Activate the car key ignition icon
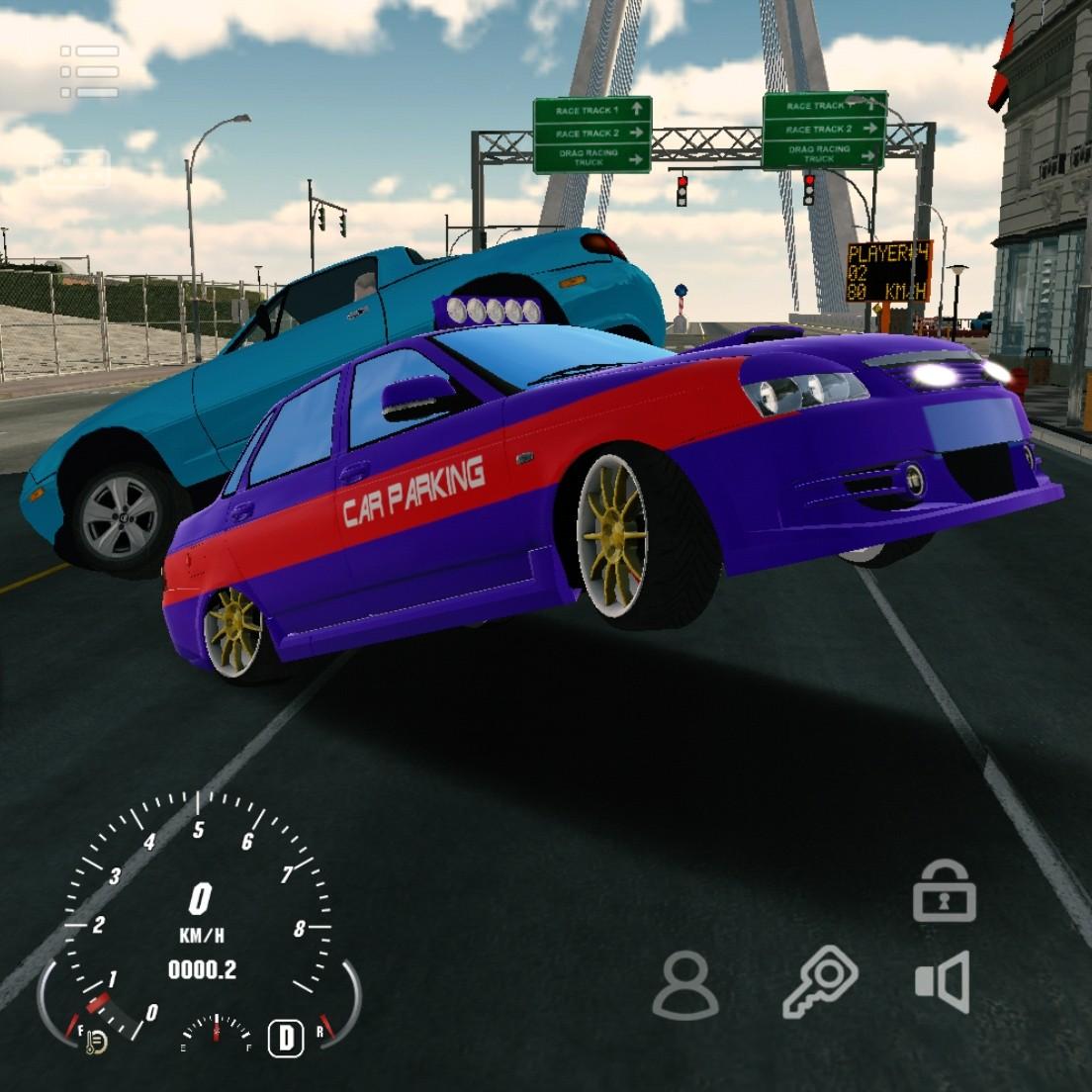 pyautogui.click(x=820, y=982)
